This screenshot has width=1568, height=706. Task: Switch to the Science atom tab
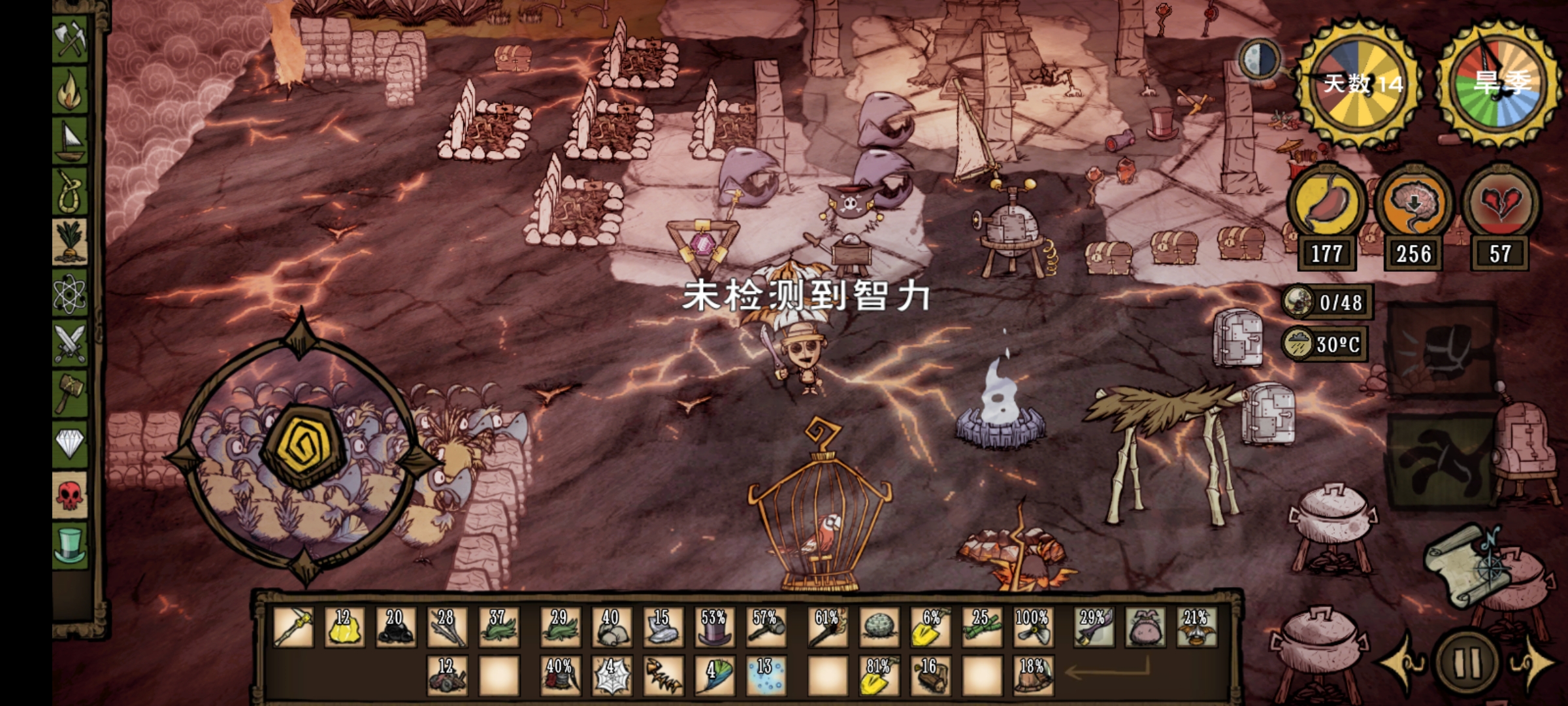point(71,294)
